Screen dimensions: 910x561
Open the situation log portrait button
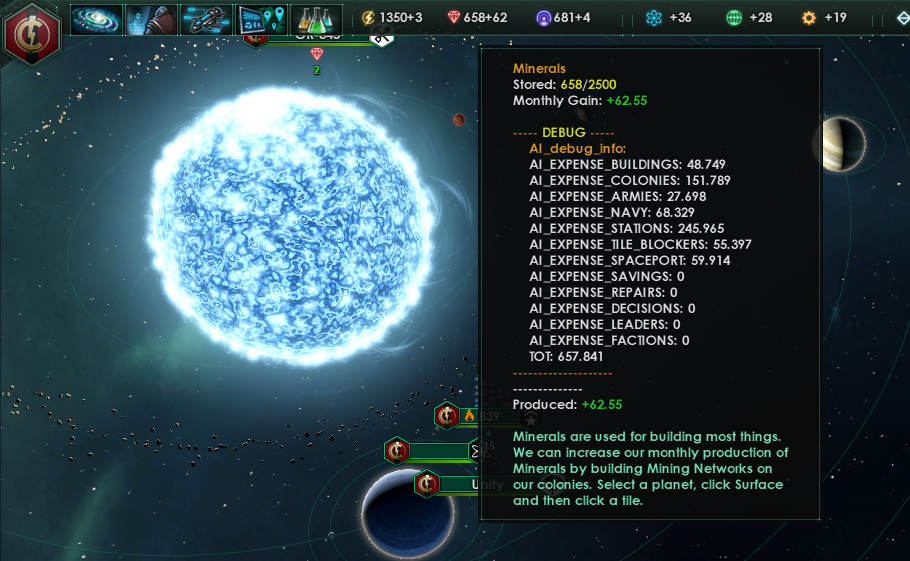click(x=151, y=19)
